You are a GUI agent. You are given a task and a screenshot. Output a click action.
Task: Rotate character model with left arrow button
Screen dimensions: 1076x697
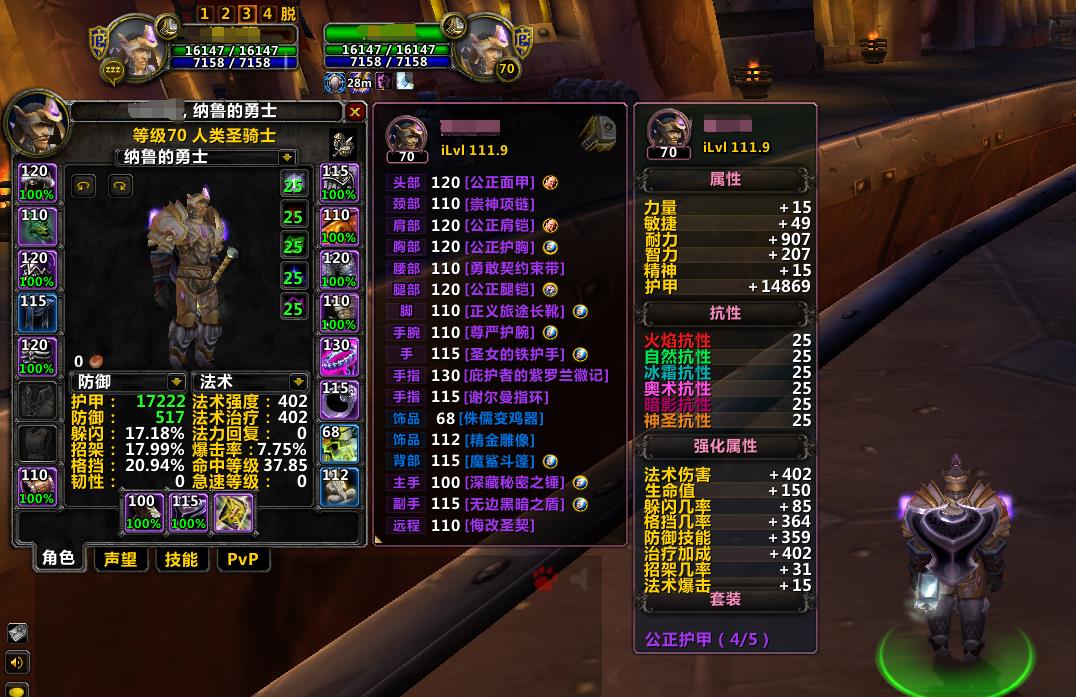click(x=84, y=186)
